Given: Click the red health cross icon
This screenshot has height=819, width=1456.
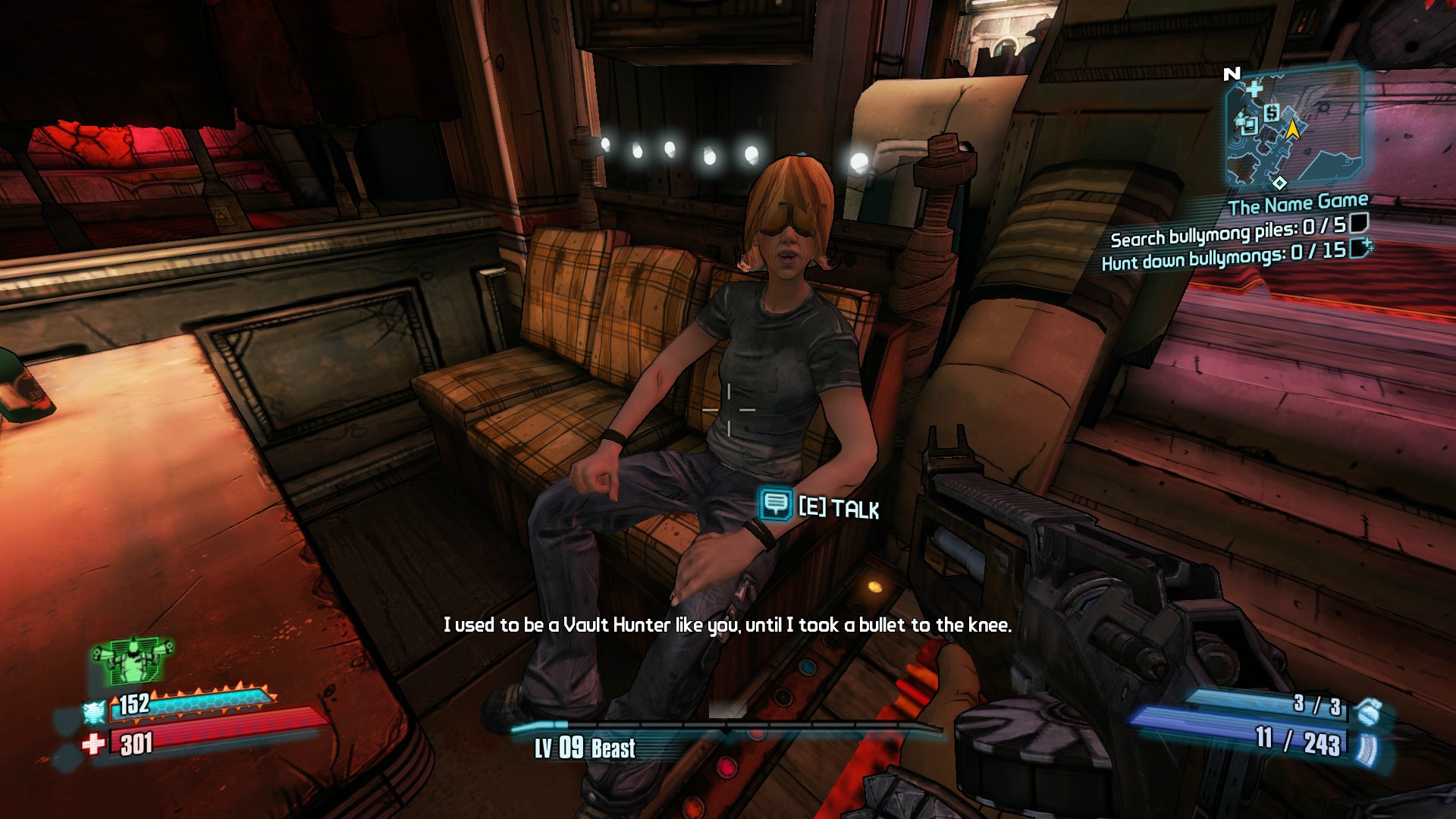Looking at the screenshot, I should coord(94,744).
